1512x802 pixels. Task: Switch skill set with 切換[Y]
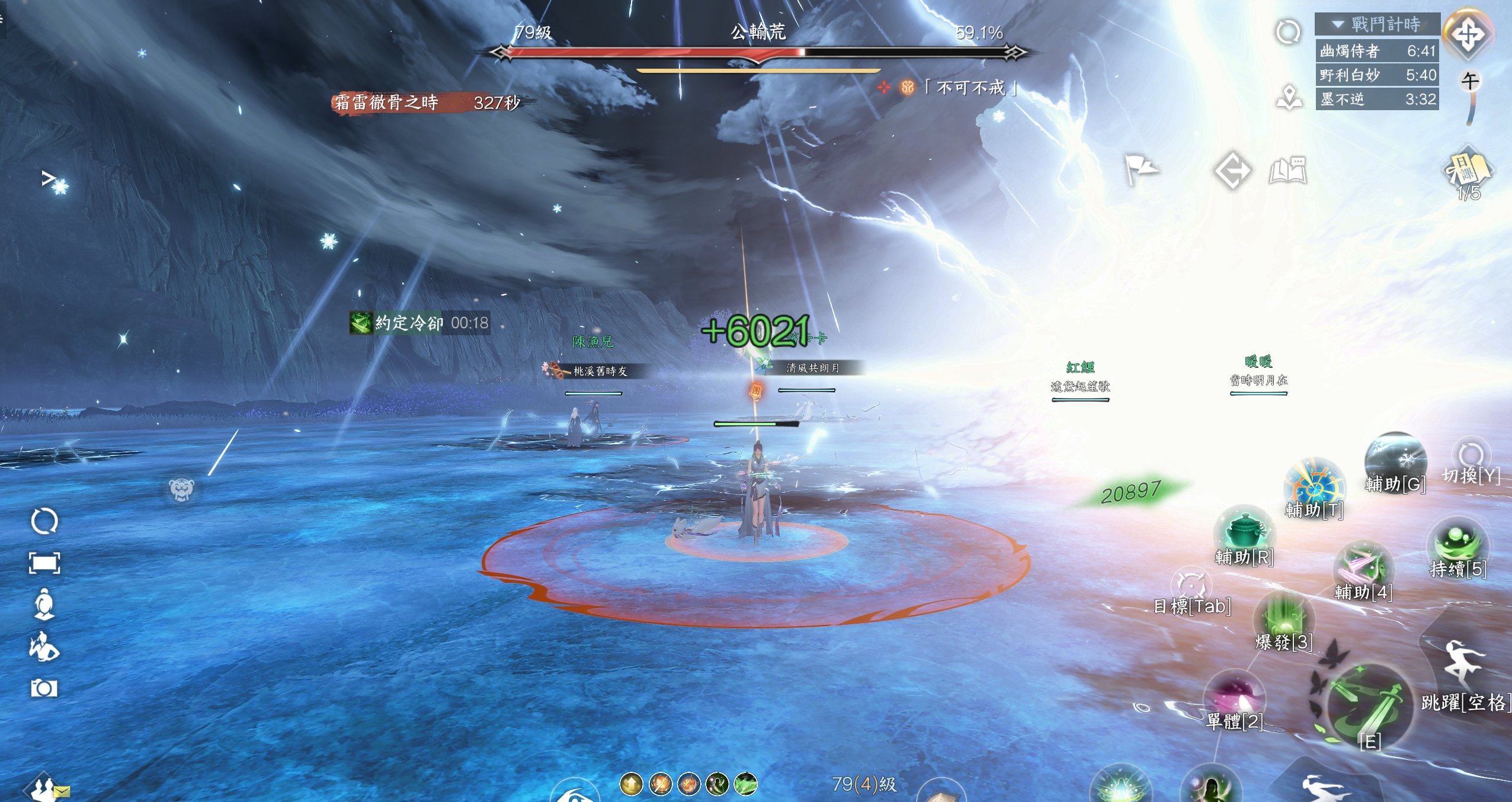(x=1471, y=455)
